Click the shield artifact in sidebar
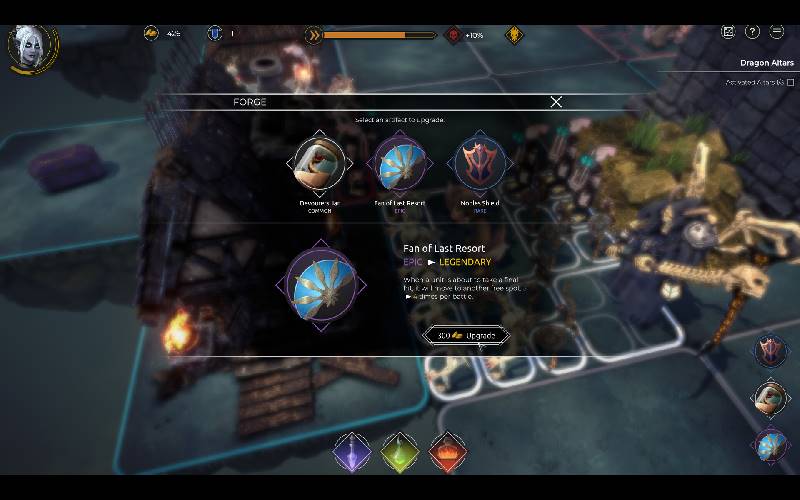The height and width of the screenshot is (500, 800). (770, 350)
